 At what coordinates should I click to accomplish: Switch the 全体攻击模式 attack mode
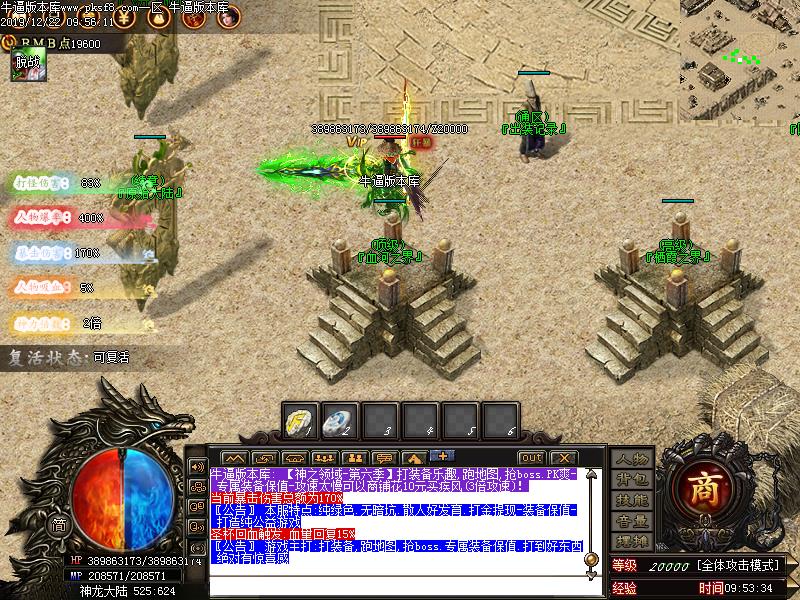pyautogui.click(x=741, y=566)
